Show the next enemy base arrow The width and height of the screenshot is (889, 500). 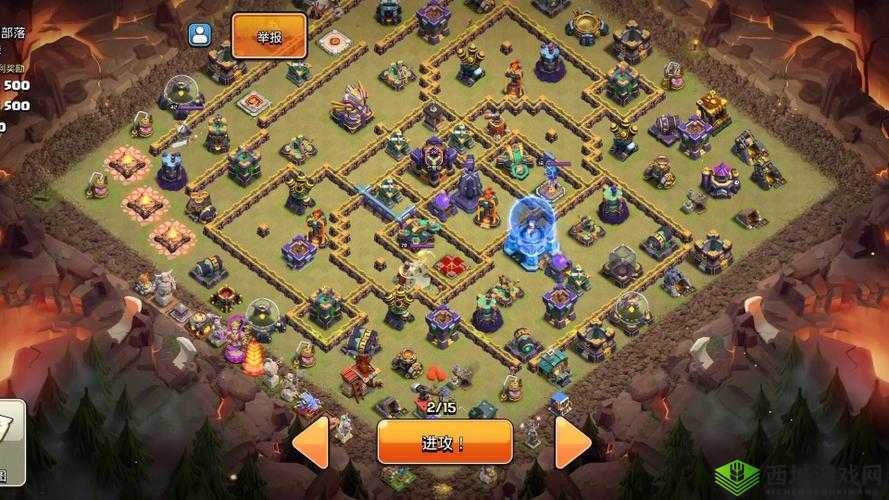pos(575,443)
